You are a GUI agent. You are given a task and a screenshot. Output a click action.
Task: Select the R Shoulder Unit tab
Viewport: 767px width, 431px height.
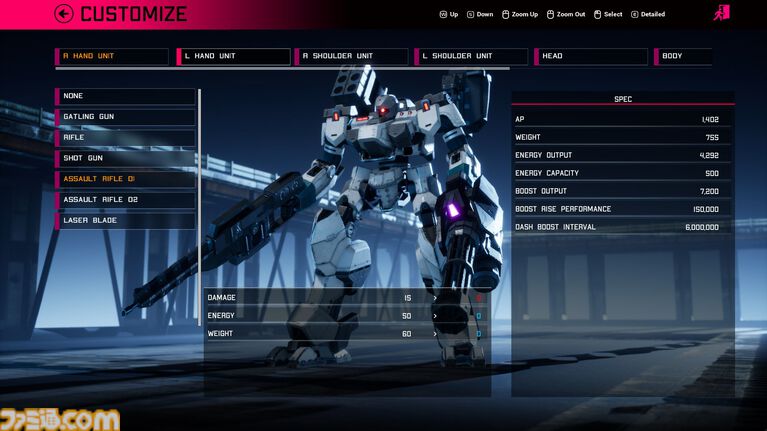coord(353,56)
